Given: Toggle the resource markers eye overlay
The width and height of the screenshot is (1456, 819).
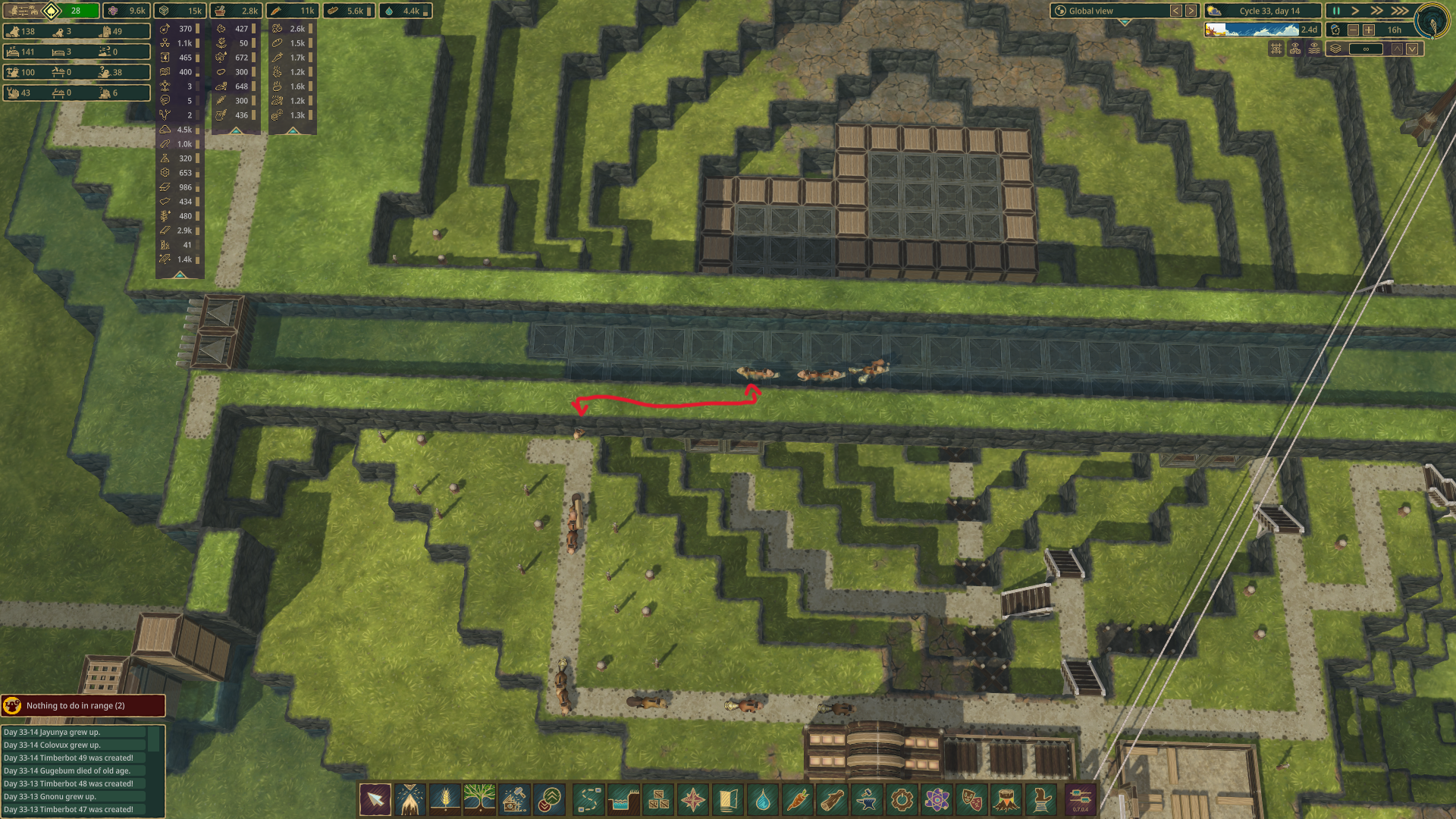Looking at the screenshot, I should coord(1295,48).
